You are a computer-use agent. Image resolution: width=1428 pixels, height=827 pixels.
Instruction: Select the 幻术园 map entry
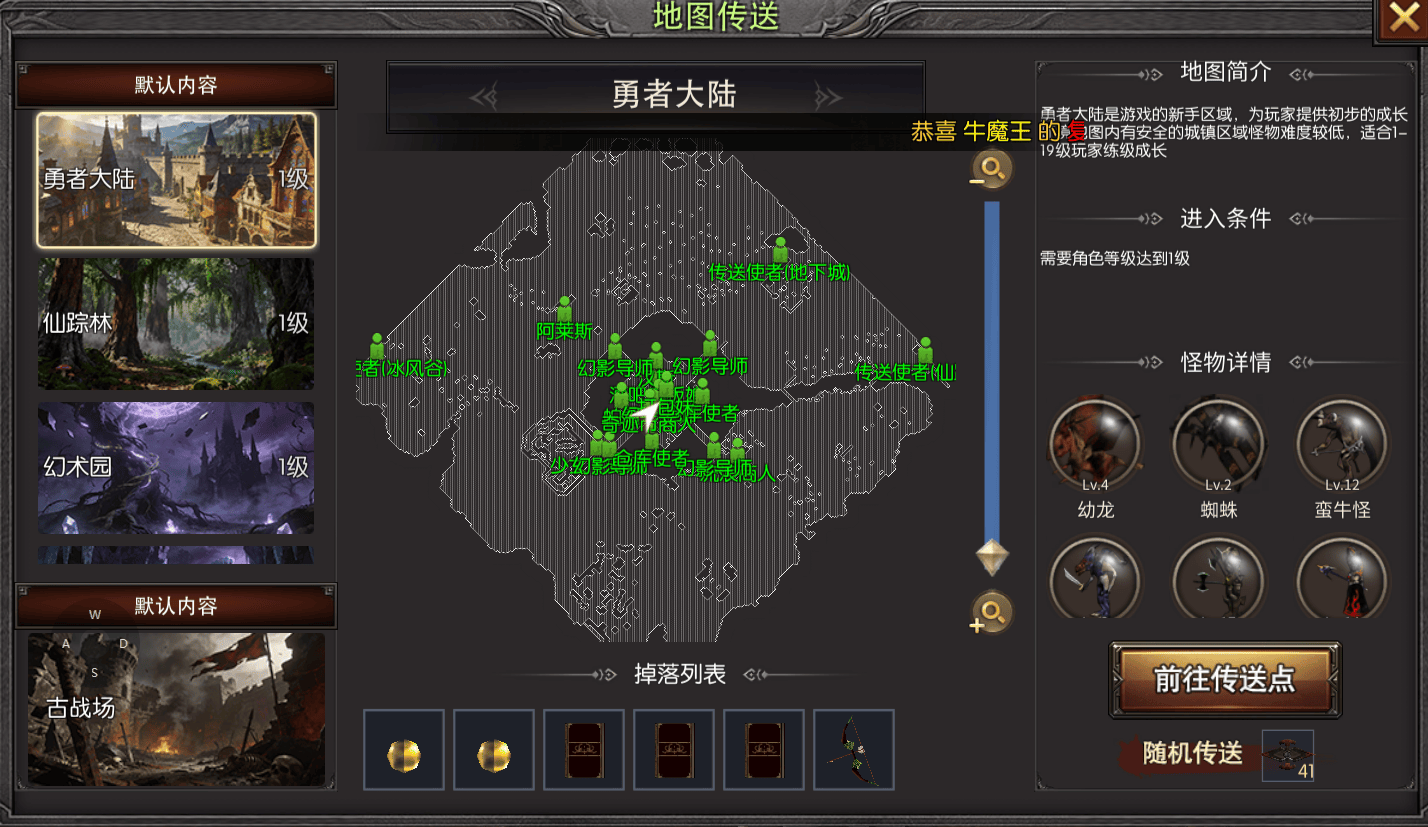[176, 467]
